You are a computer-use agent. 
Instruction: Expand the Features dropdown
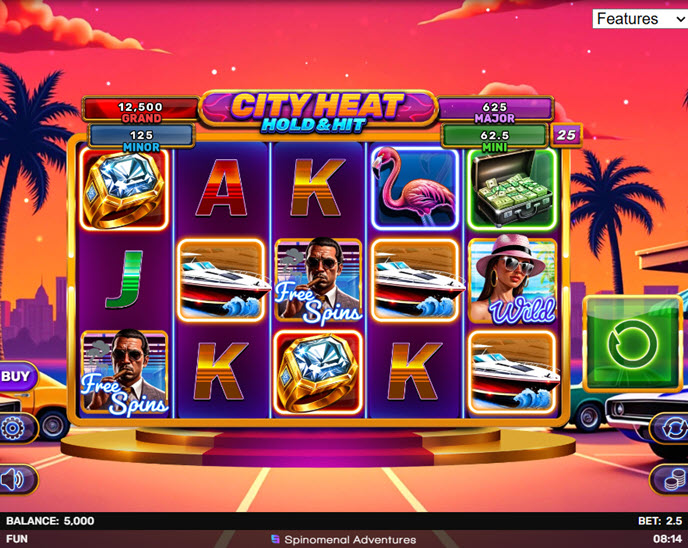(640, 19)
